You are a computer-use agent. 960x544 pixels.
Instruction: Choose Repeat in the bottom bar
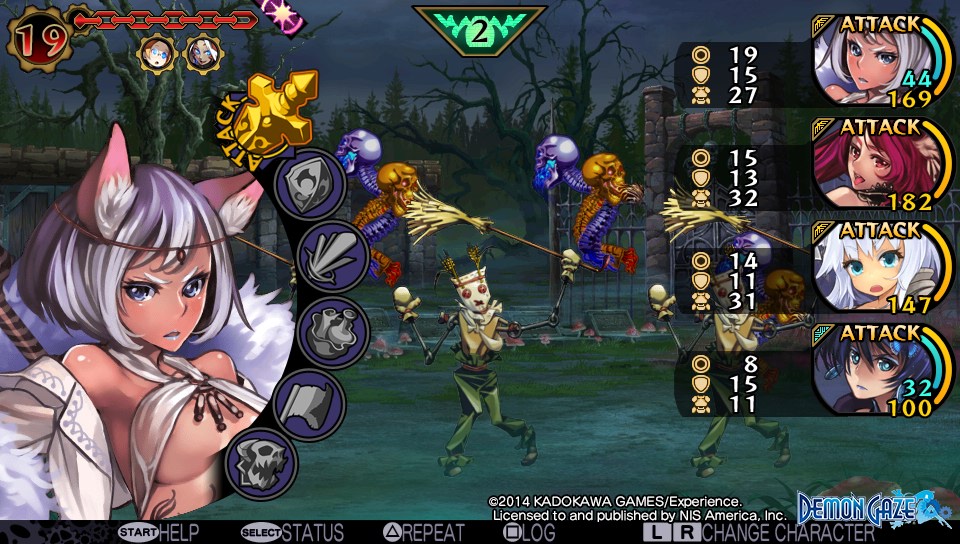click(424, 533)
